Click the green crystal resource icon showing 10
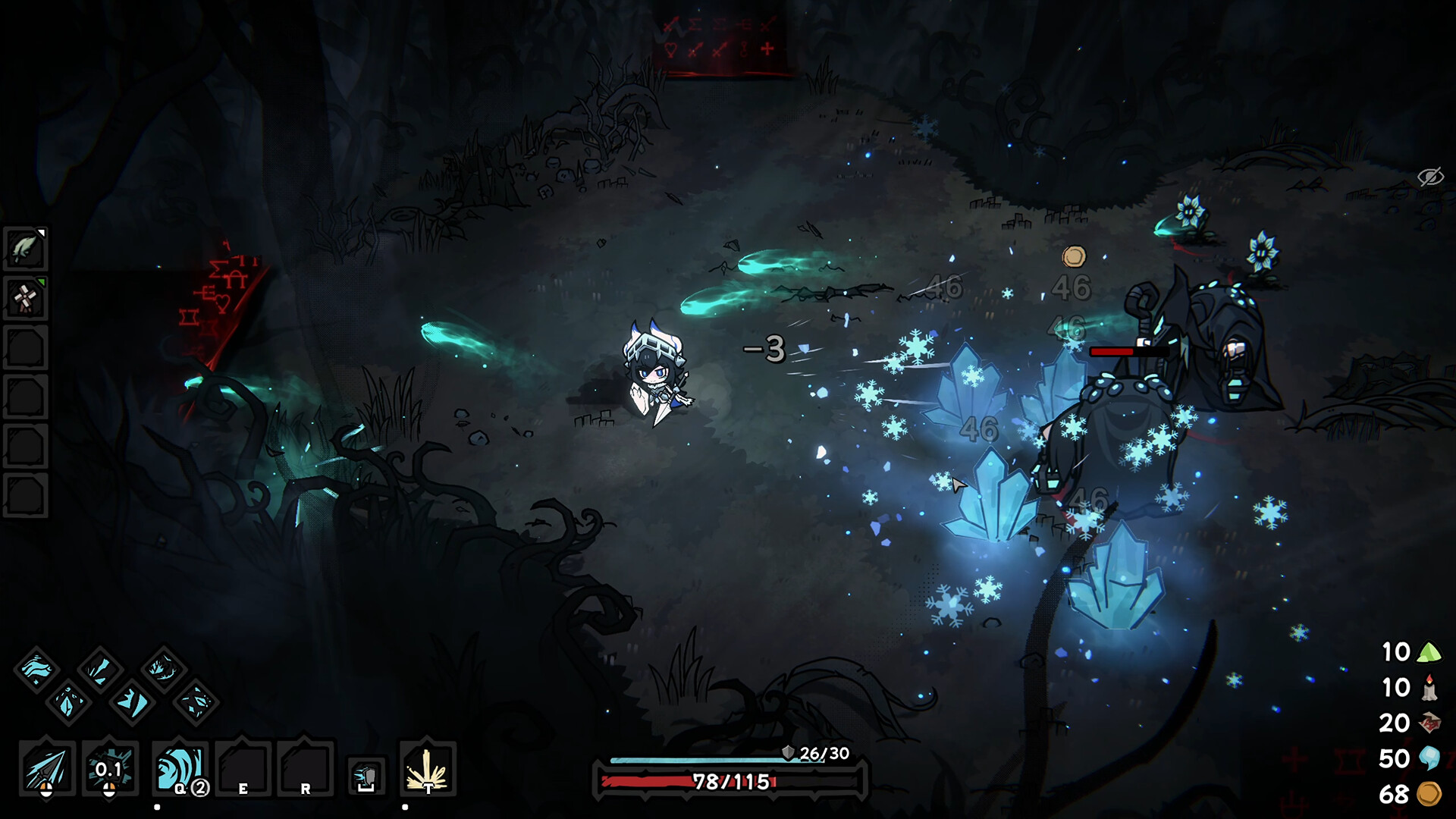This screenshot has width=1456, height=819. tap(1429, 653)
